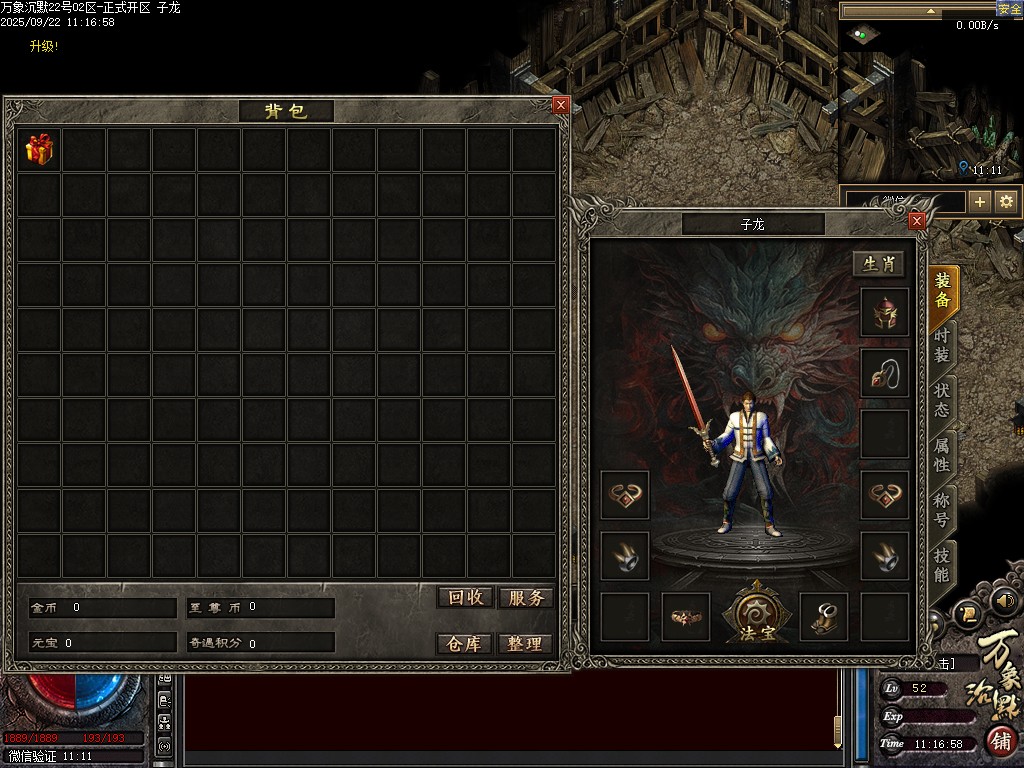The image size is (1024, 768).
Task: Switch to the 时装 fashion tab
Action: [x=942, y=347]
